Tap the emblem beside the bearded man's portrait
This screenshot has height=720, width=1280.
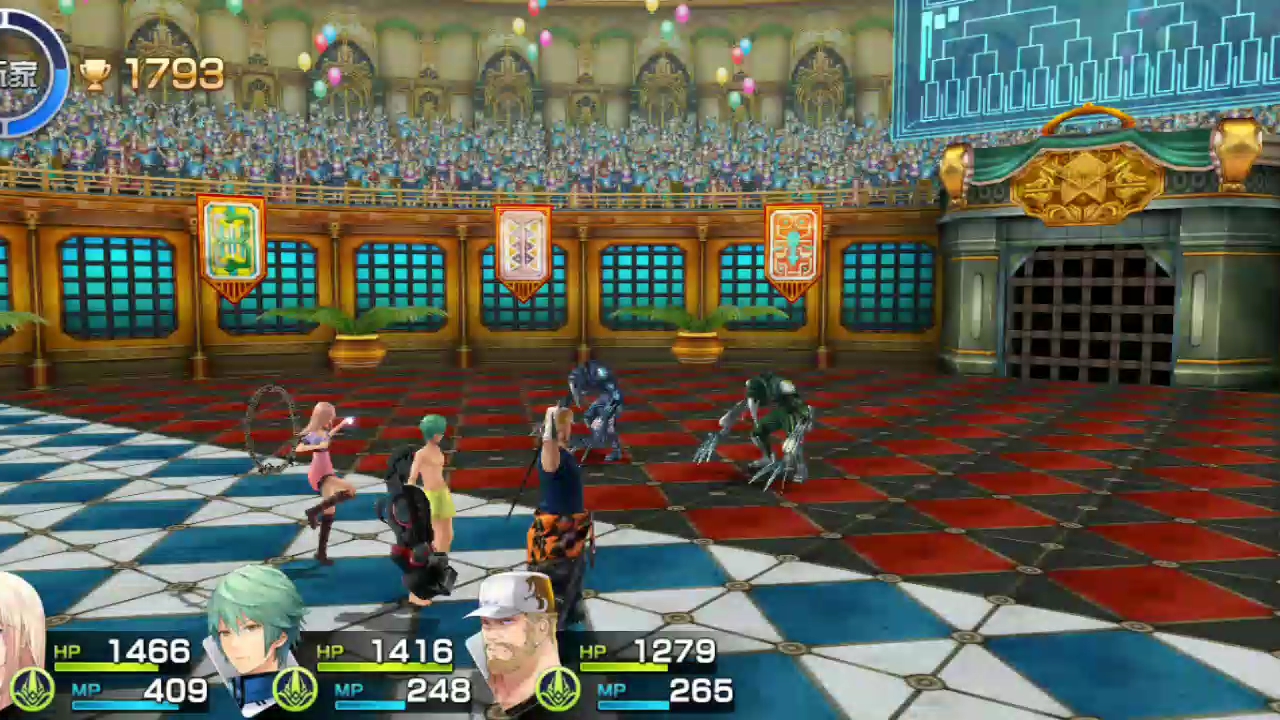558,689
